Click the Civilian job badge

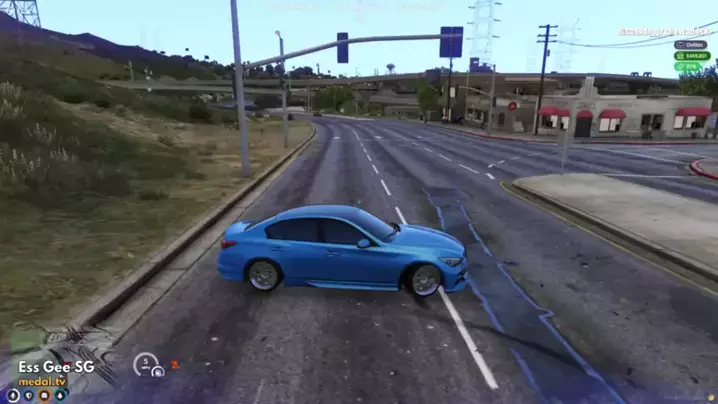691,44
